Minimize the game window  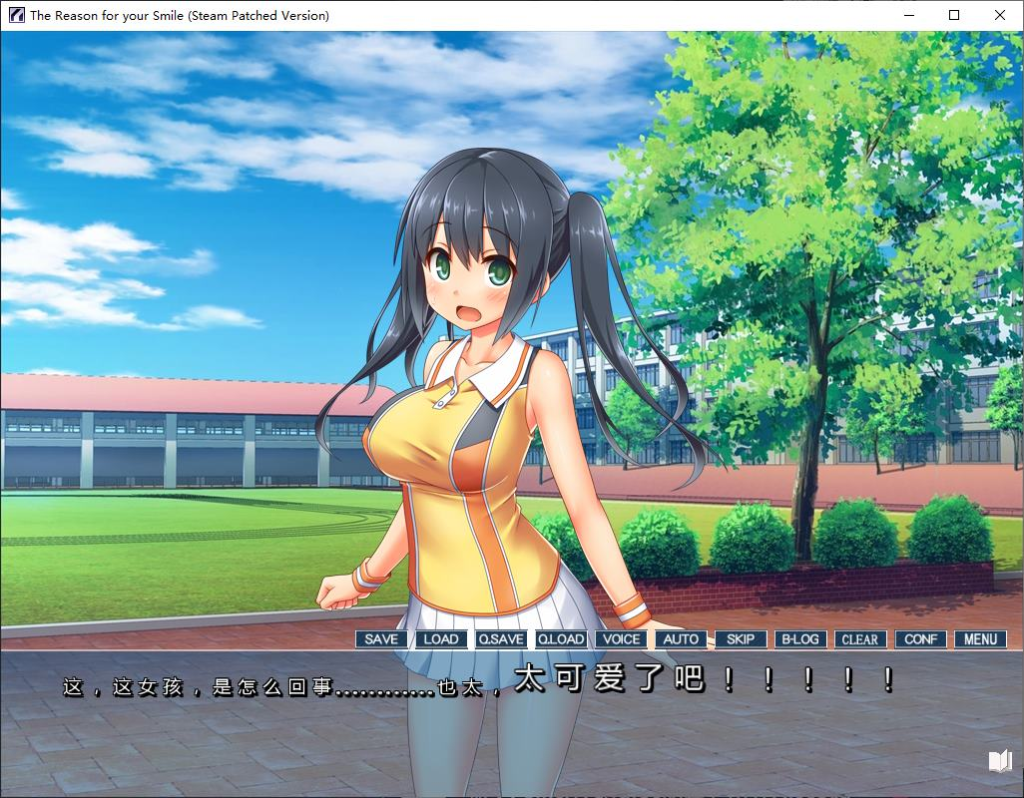click(909, 15)
